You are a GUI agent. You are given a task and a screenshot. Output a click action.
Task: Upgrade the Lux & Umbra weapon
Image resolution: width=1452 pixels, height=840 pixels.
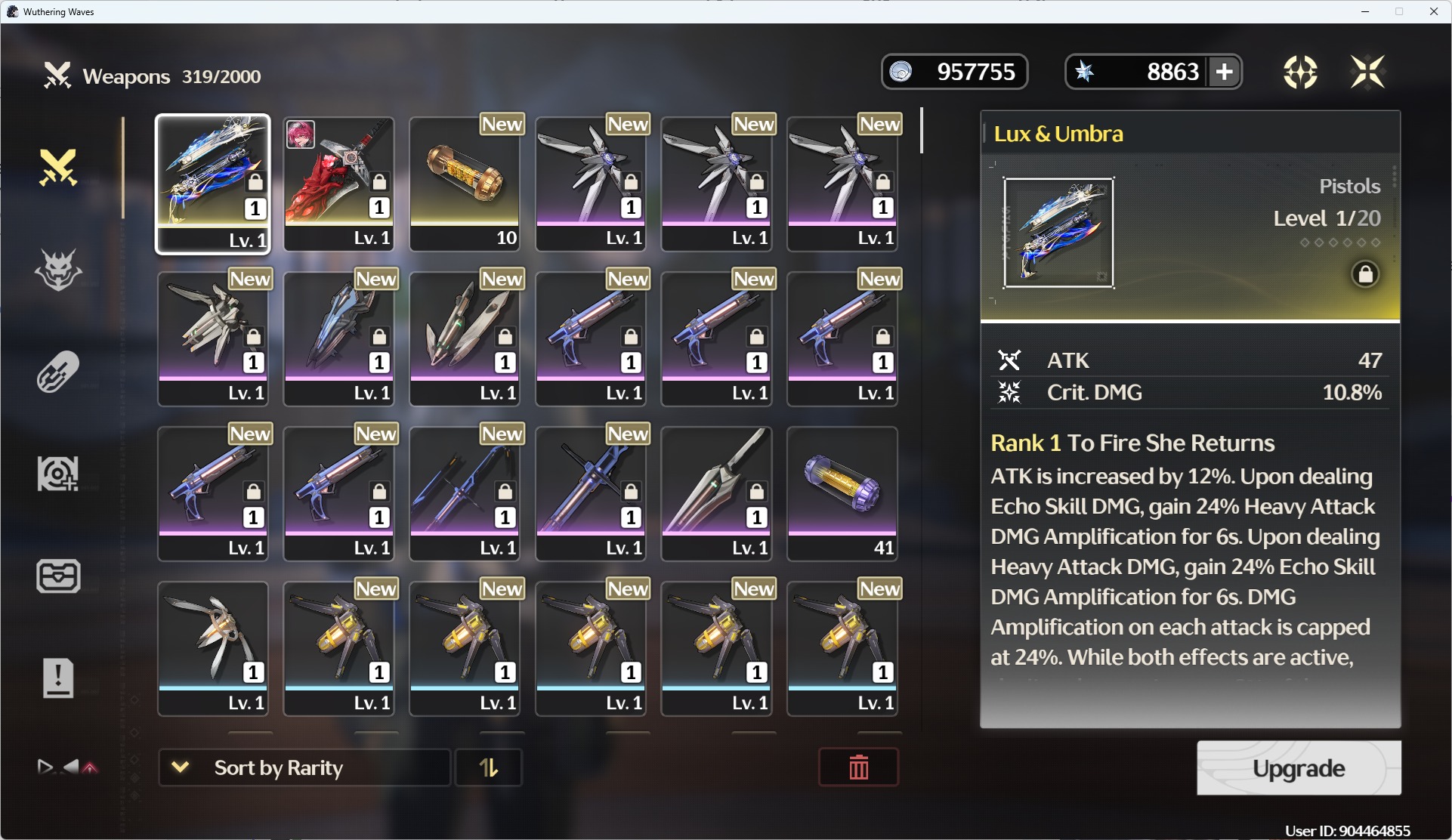1298,768
